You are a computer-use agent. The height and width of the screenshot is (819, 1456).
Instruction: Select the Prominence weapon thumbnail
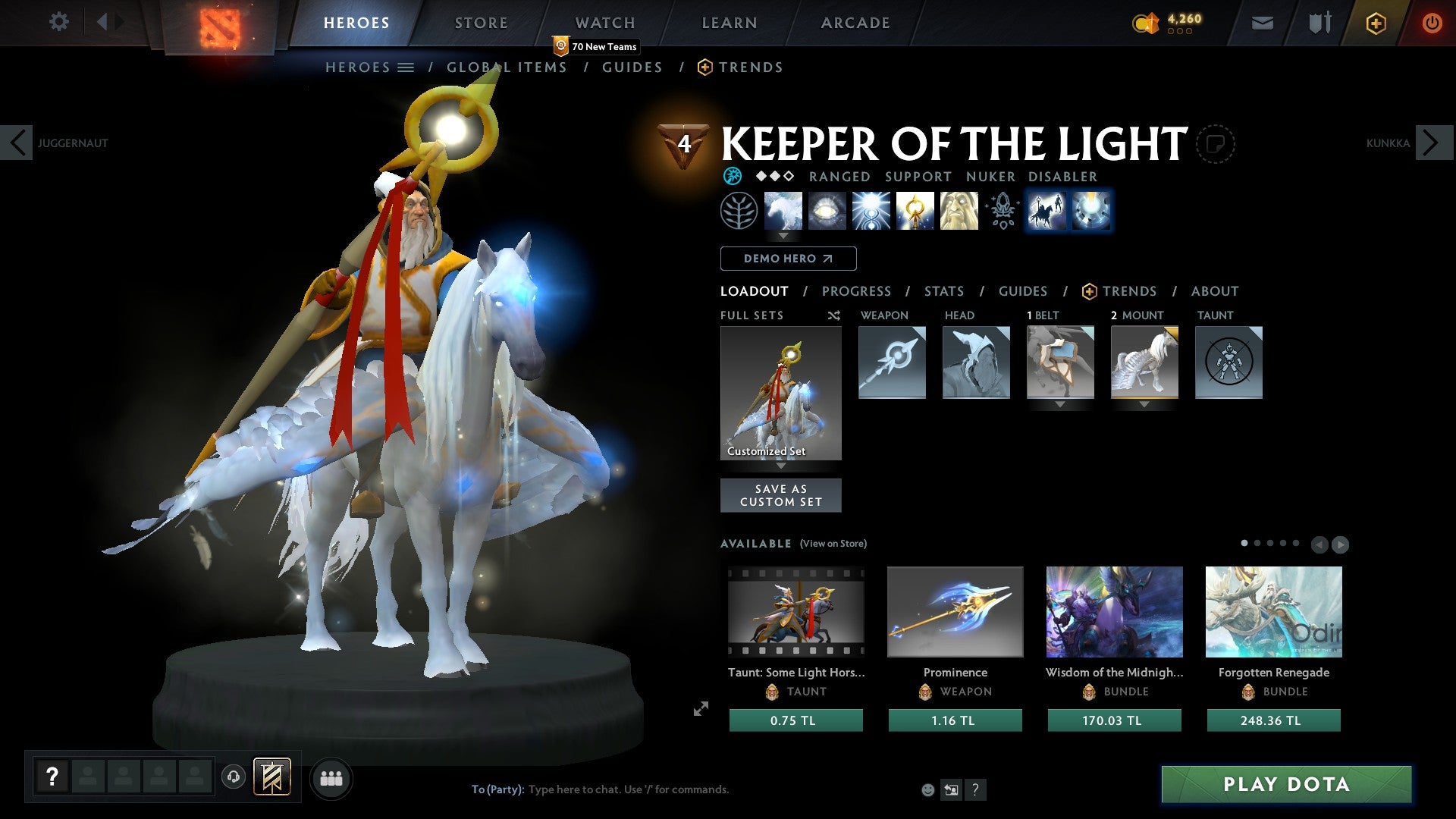(955, 611)
